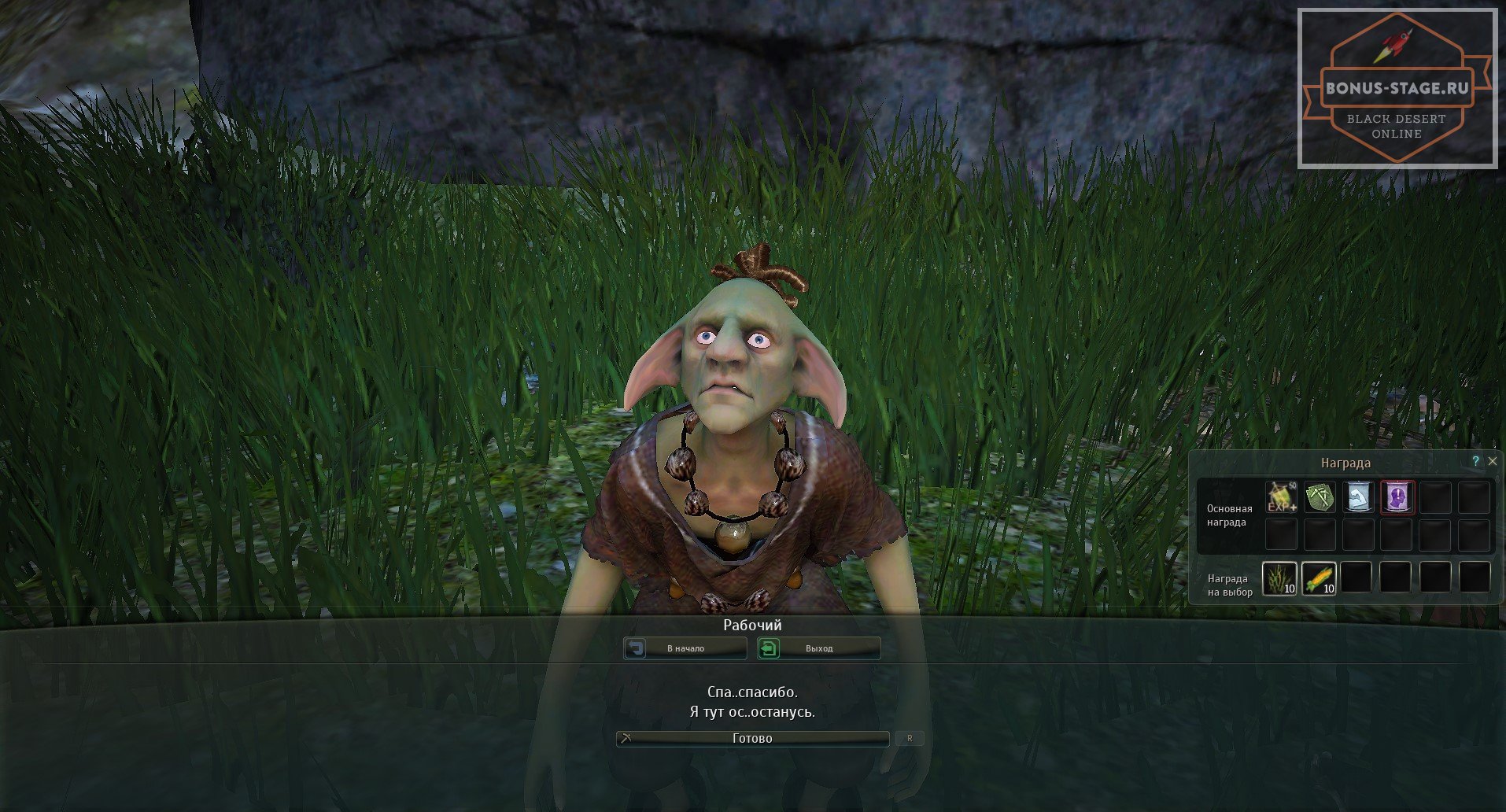Inspect the green pickaxe shield reward
This screenshot has width=1506, height=812.
[1320, 497]
